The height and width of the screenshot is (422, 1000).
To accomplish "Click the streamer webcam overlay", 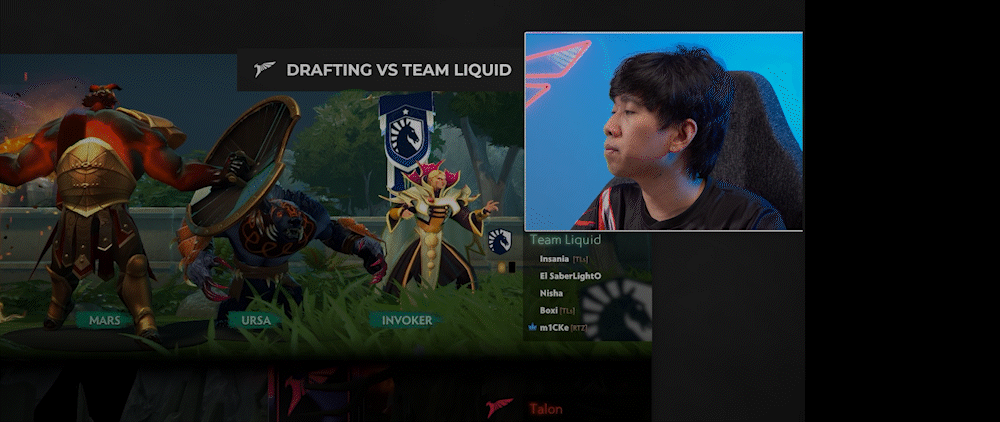I will (664, 131).
